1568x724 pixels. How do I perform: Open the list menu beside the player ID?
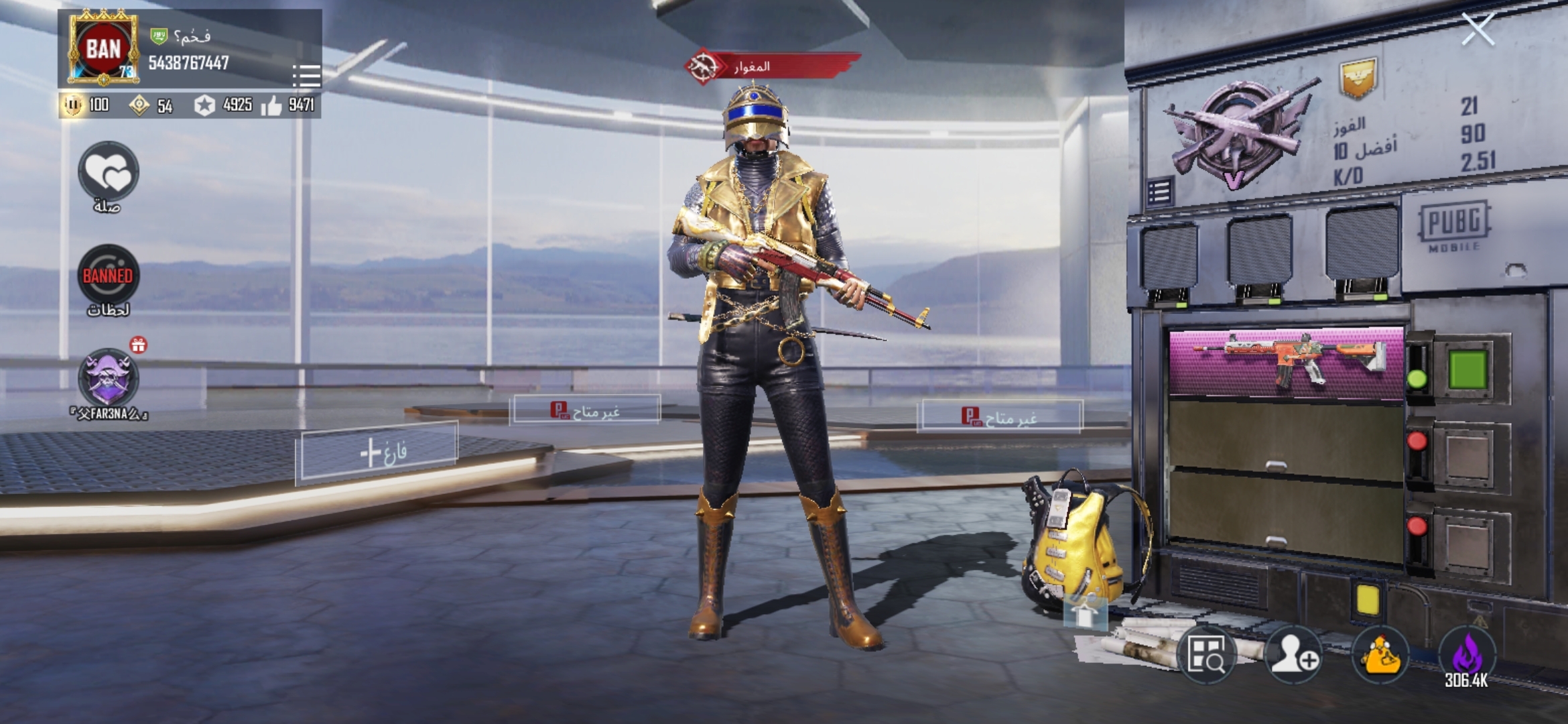306,76
